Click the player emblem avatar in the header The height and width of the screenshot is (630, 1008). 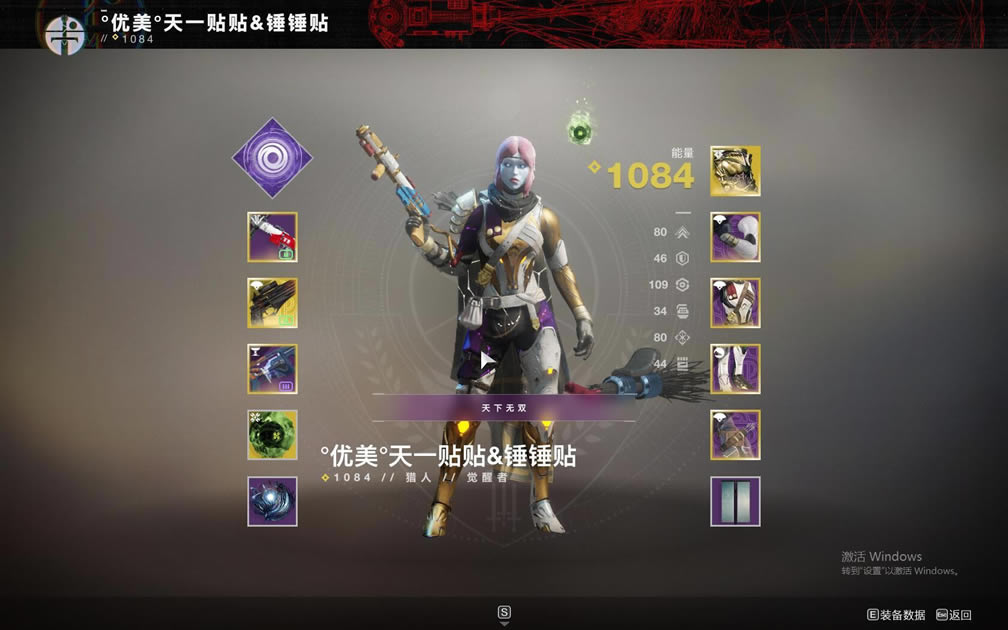pos(65,35)
